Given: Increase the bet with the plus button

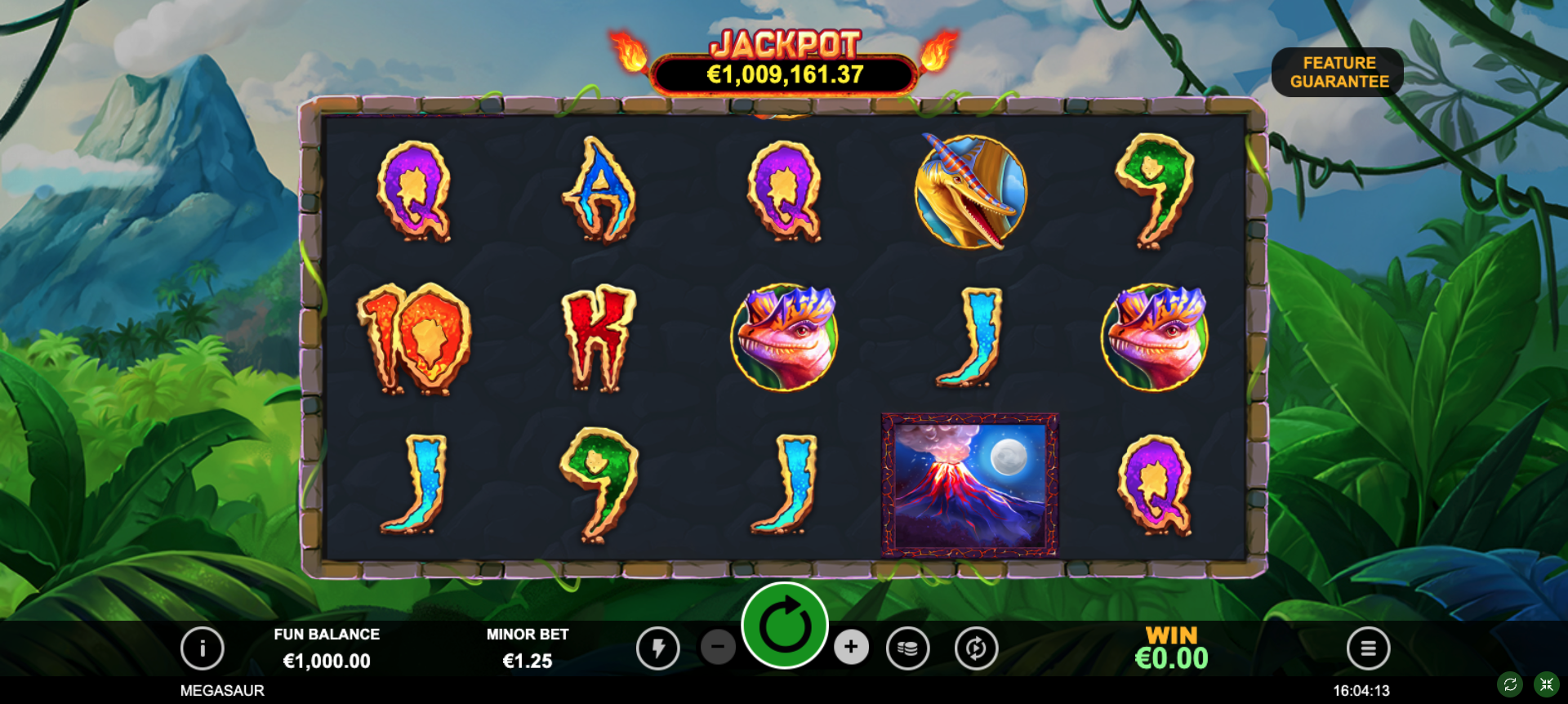Looking at the screenshot, I should (851, 648).
